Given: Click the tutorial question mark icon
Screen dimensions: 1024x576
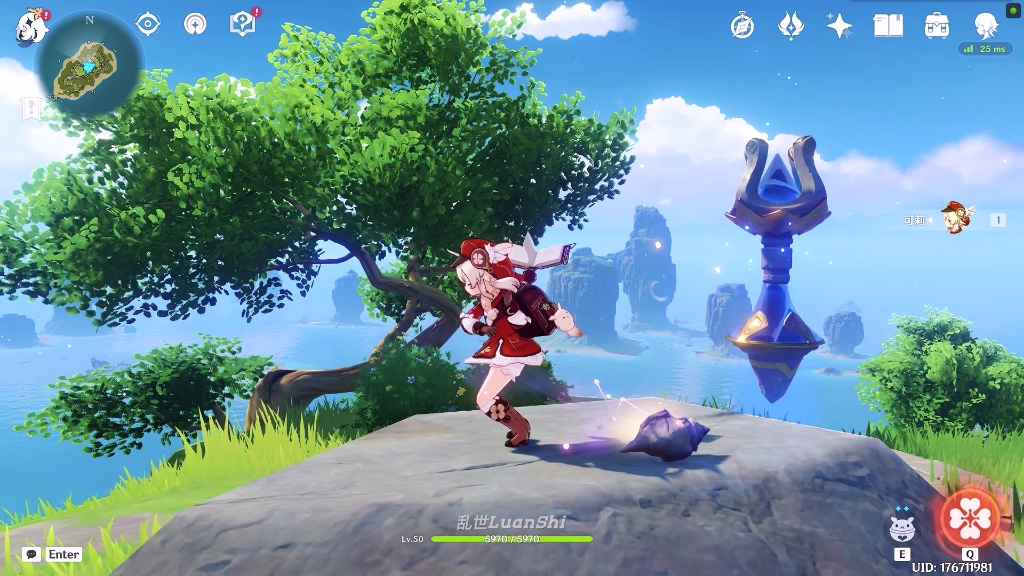Looking at the screenshot, I should coord(243,24).
